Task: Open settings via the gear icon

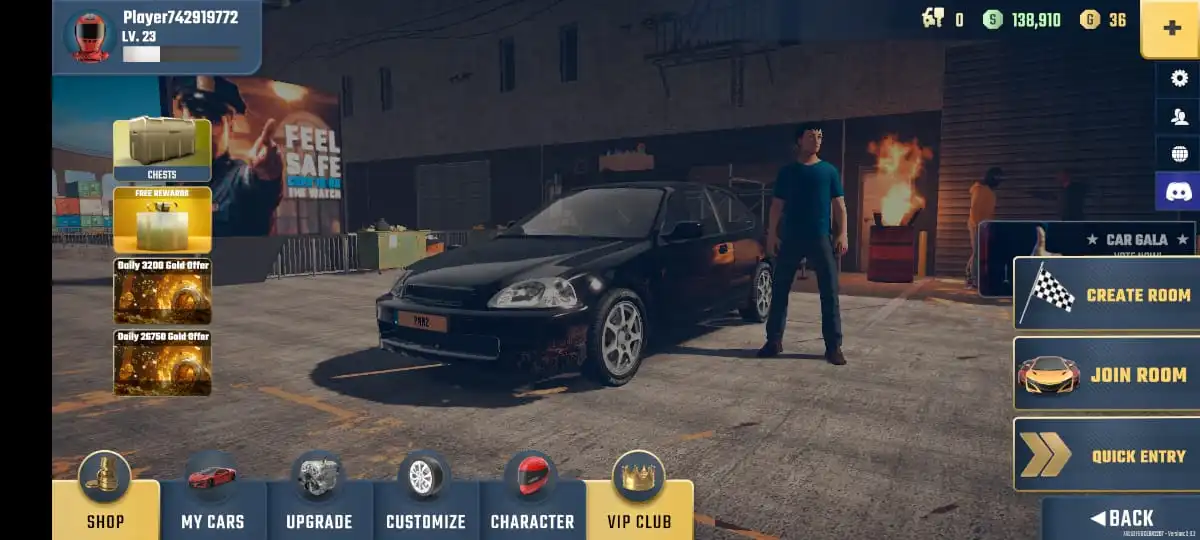Action: click(1178, 79)
